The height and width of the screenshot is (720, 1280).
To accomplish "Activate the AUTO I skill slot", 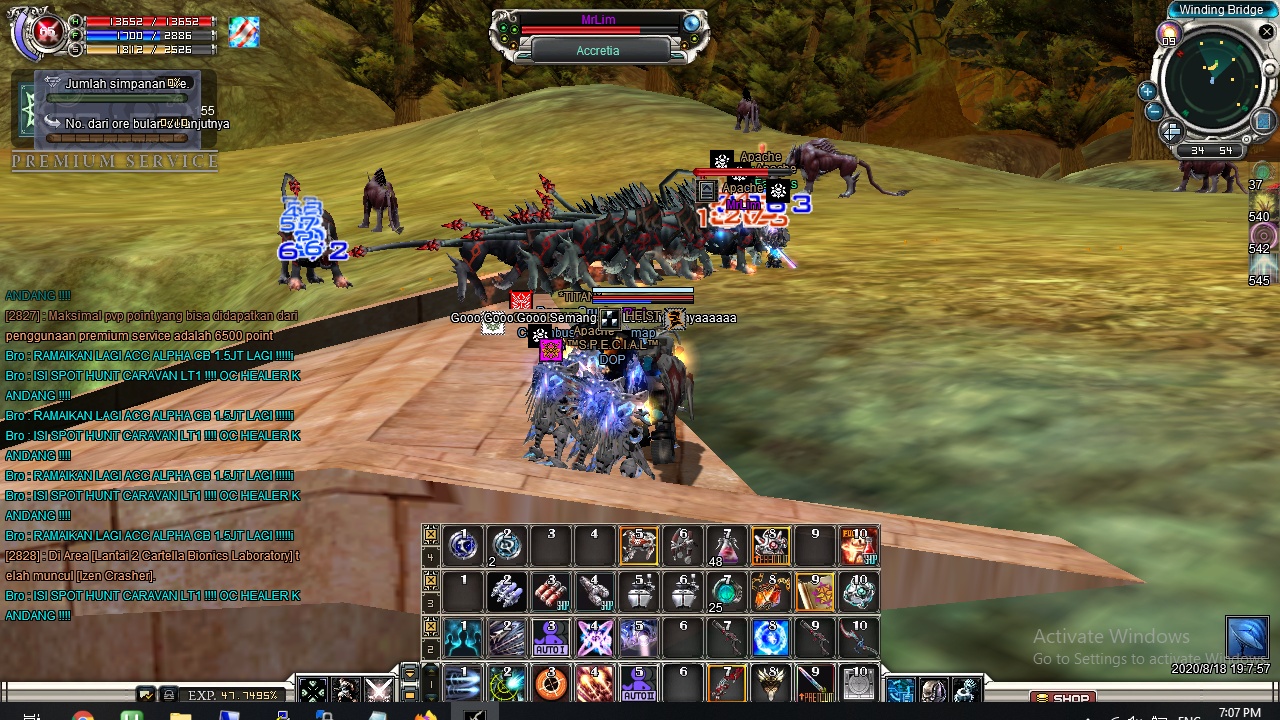I will click(x=550, y=638).
